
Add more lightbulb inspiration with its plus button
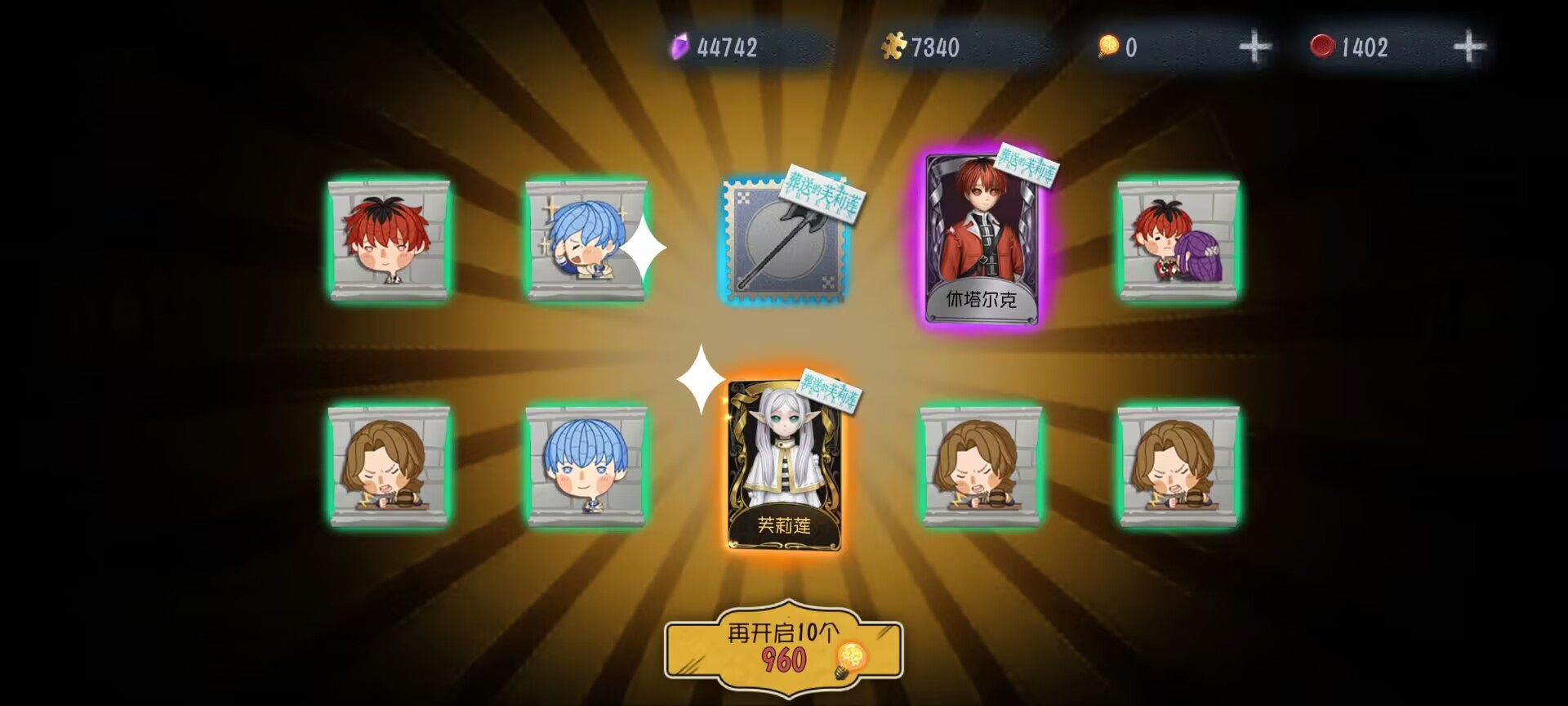(1254, 47)
